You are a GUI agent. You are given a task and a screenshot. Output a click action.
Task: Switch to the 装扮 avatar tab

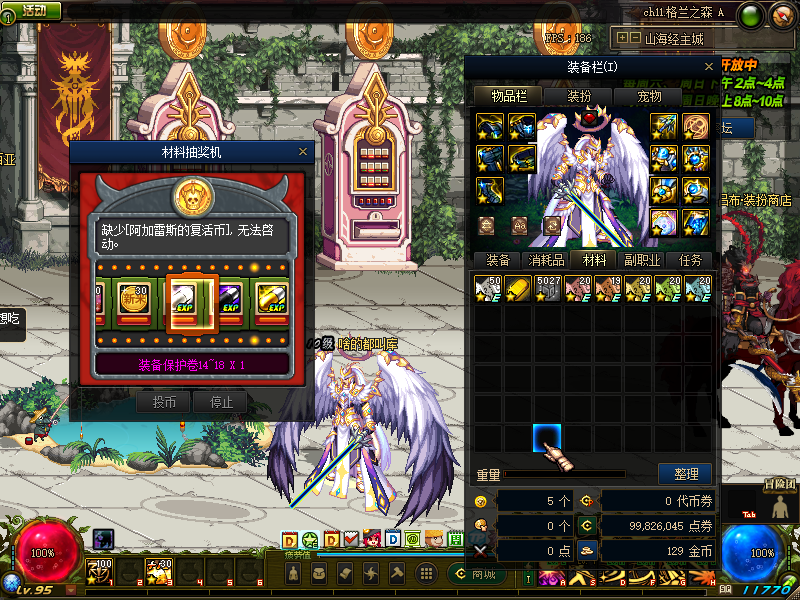[x=579, y=96]
